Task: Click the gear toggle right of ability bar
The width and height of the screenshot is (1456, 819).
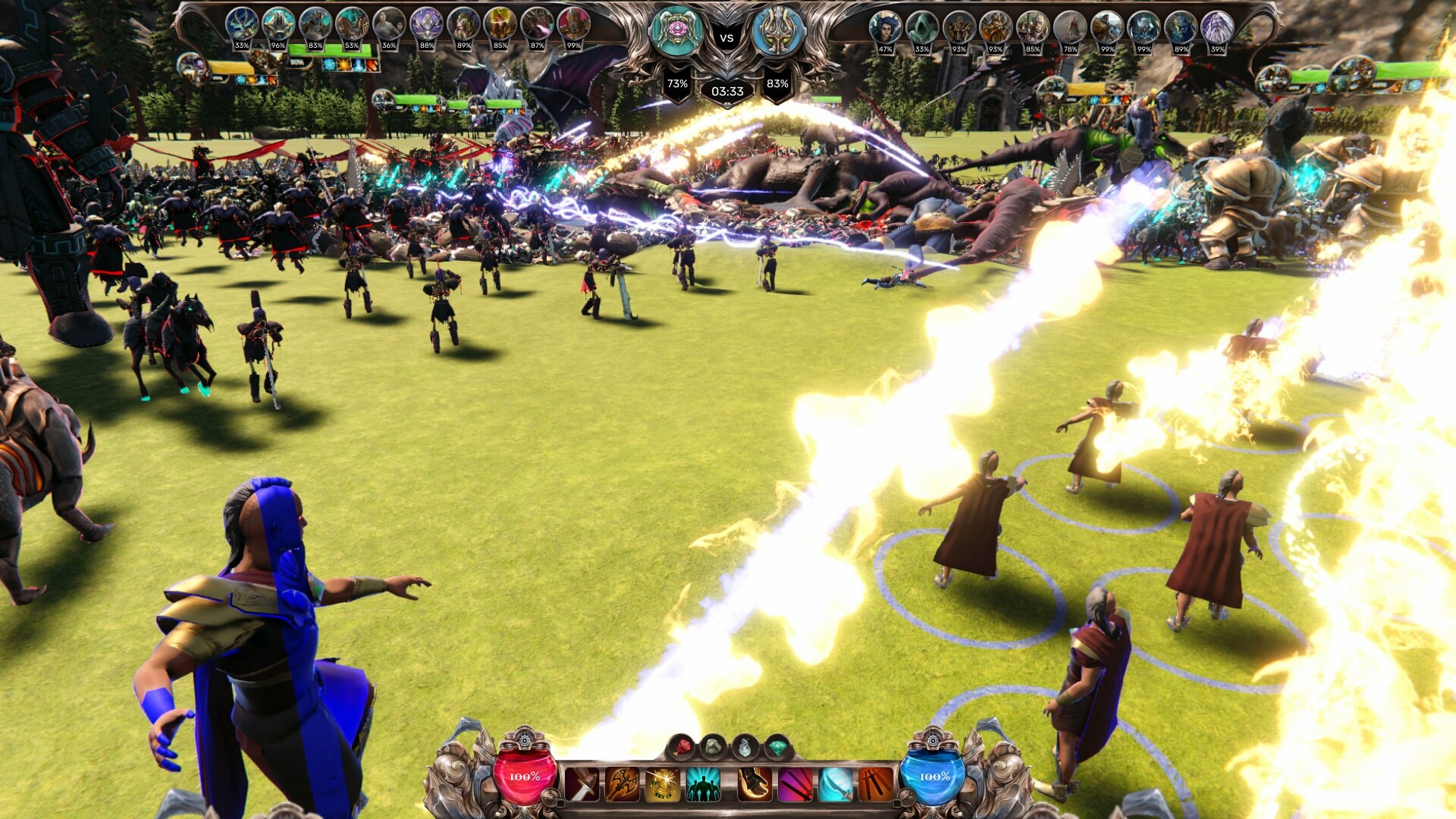Action: (906, 796)
